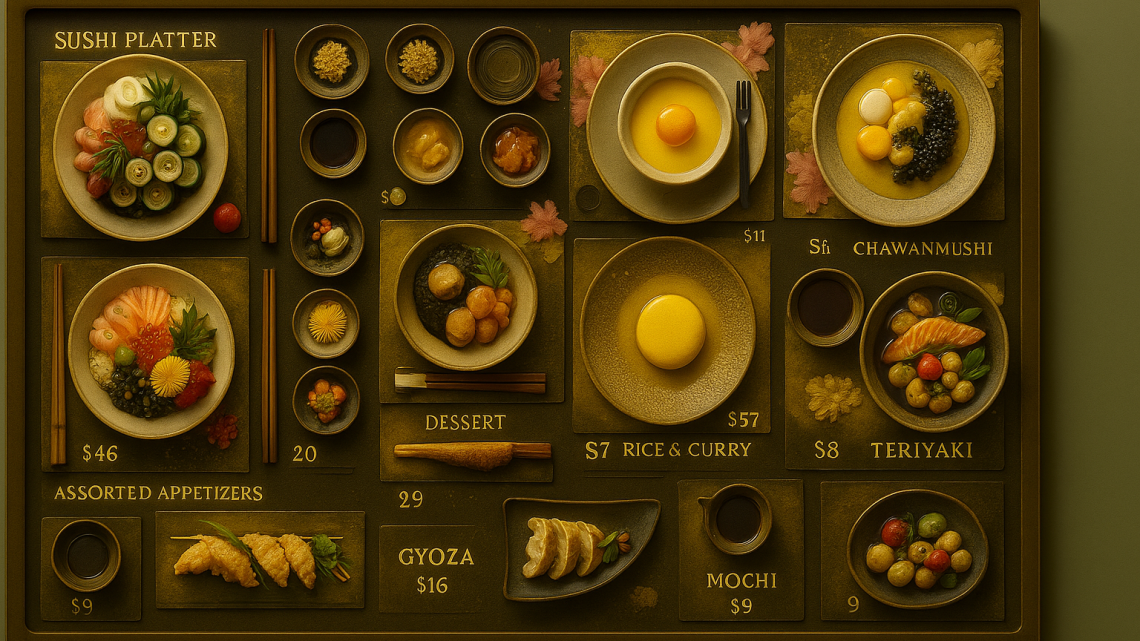Image resolution: width=1140 pixels, height=641 pixels.
Task: Select the Assorted Appetizers heading
Action: (158, 493)
